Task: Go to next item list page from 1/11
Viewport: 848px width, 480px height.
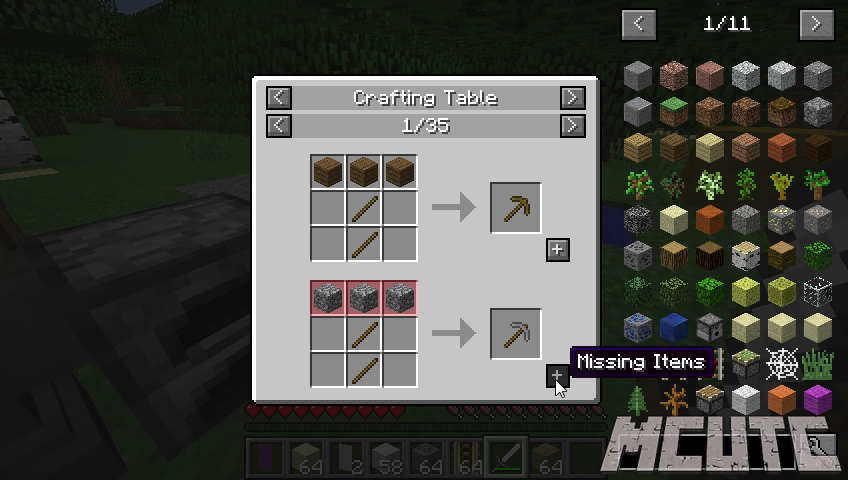Action: click(x=817, y=24)
